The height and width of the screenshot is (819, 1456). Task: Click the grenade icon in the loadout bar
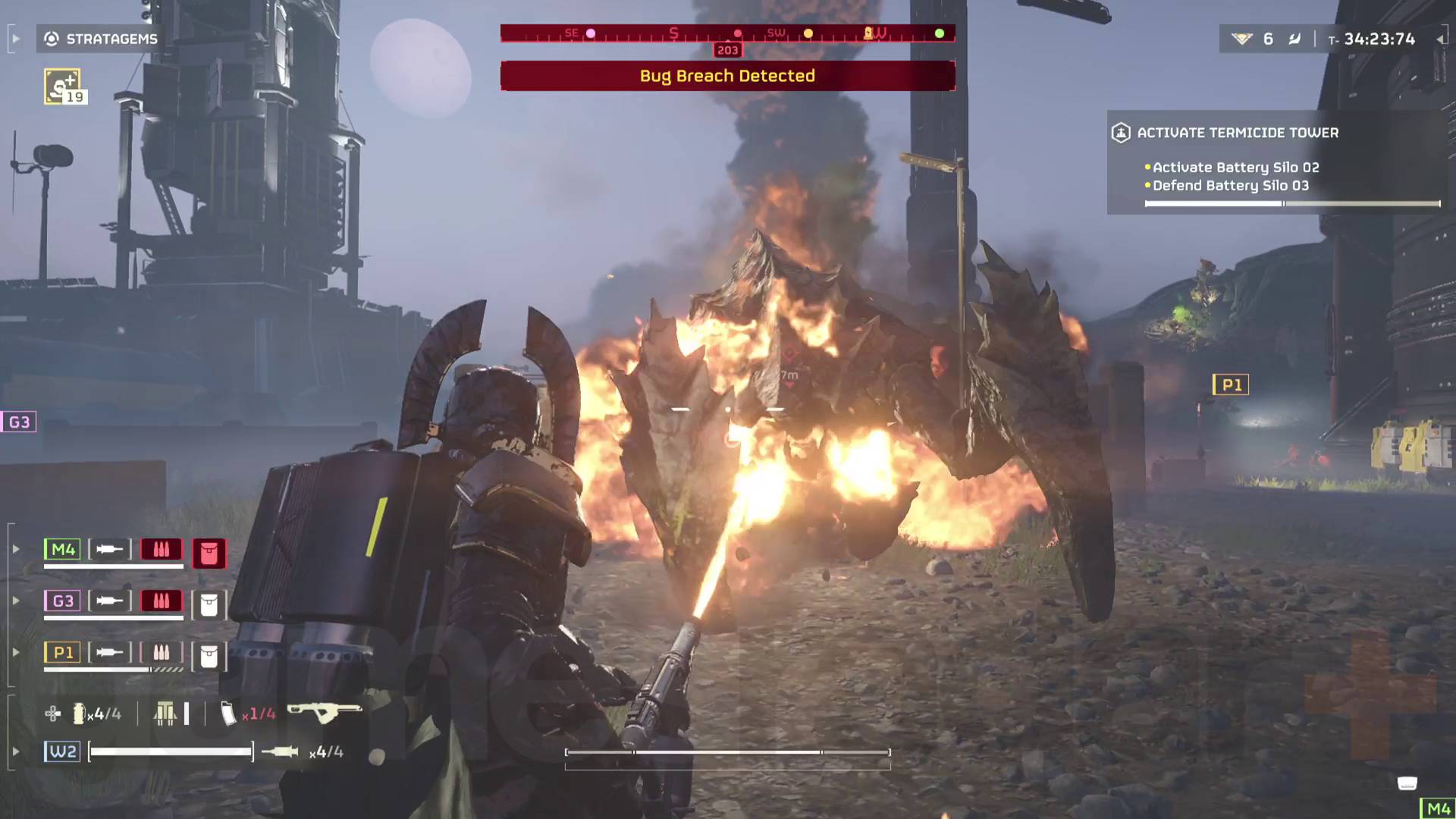click(78, 714)
